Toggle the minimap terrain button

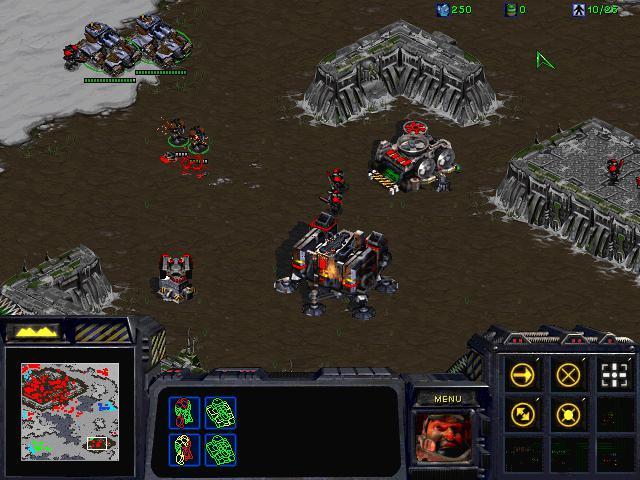(35, 330)
